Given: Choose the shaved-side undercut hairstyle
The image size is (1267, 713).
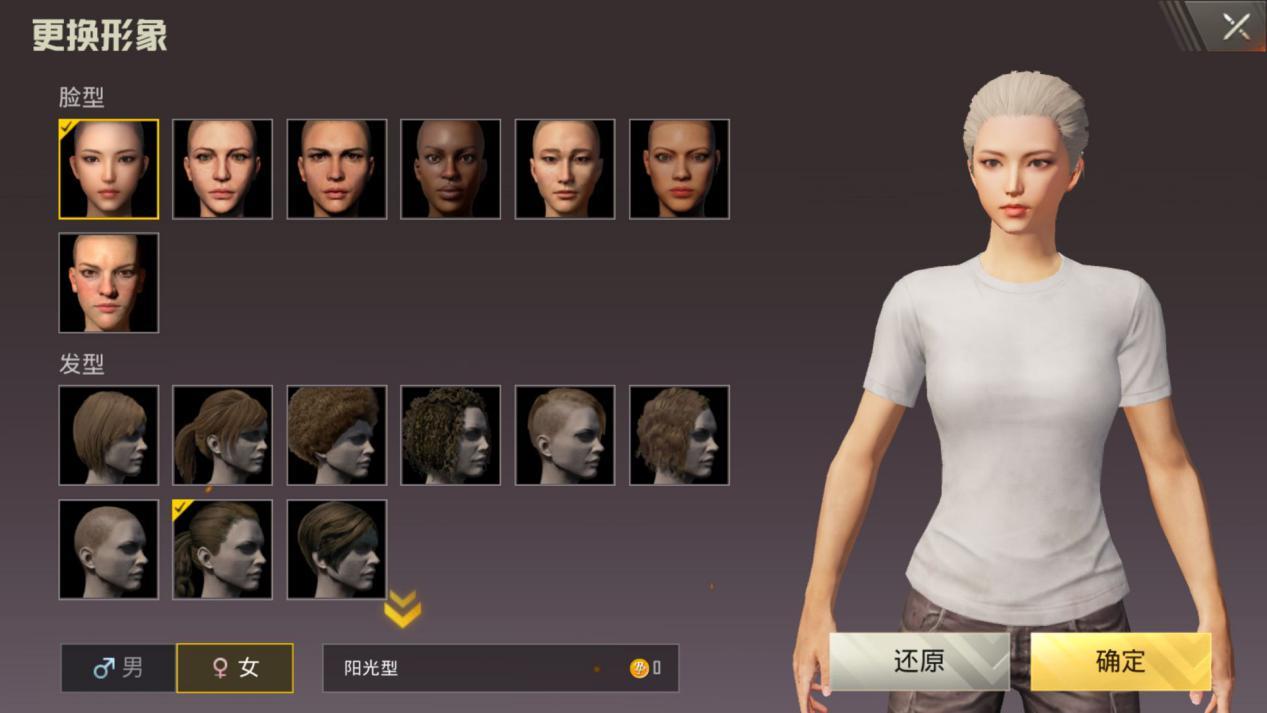Looking at the screenshot, I should 565,435.
